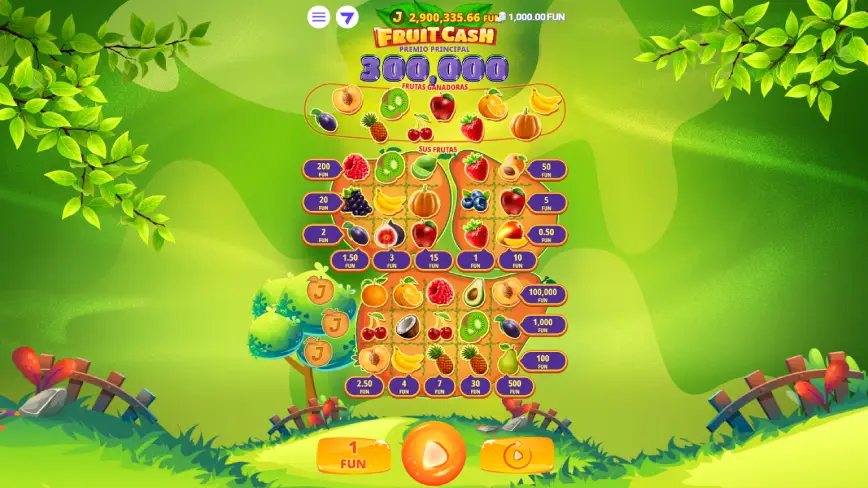This screenshot has width=868, height=488.
Task: Open the 1 FUN bet selector
Action: pyautogui.click(x=353, y=455)
